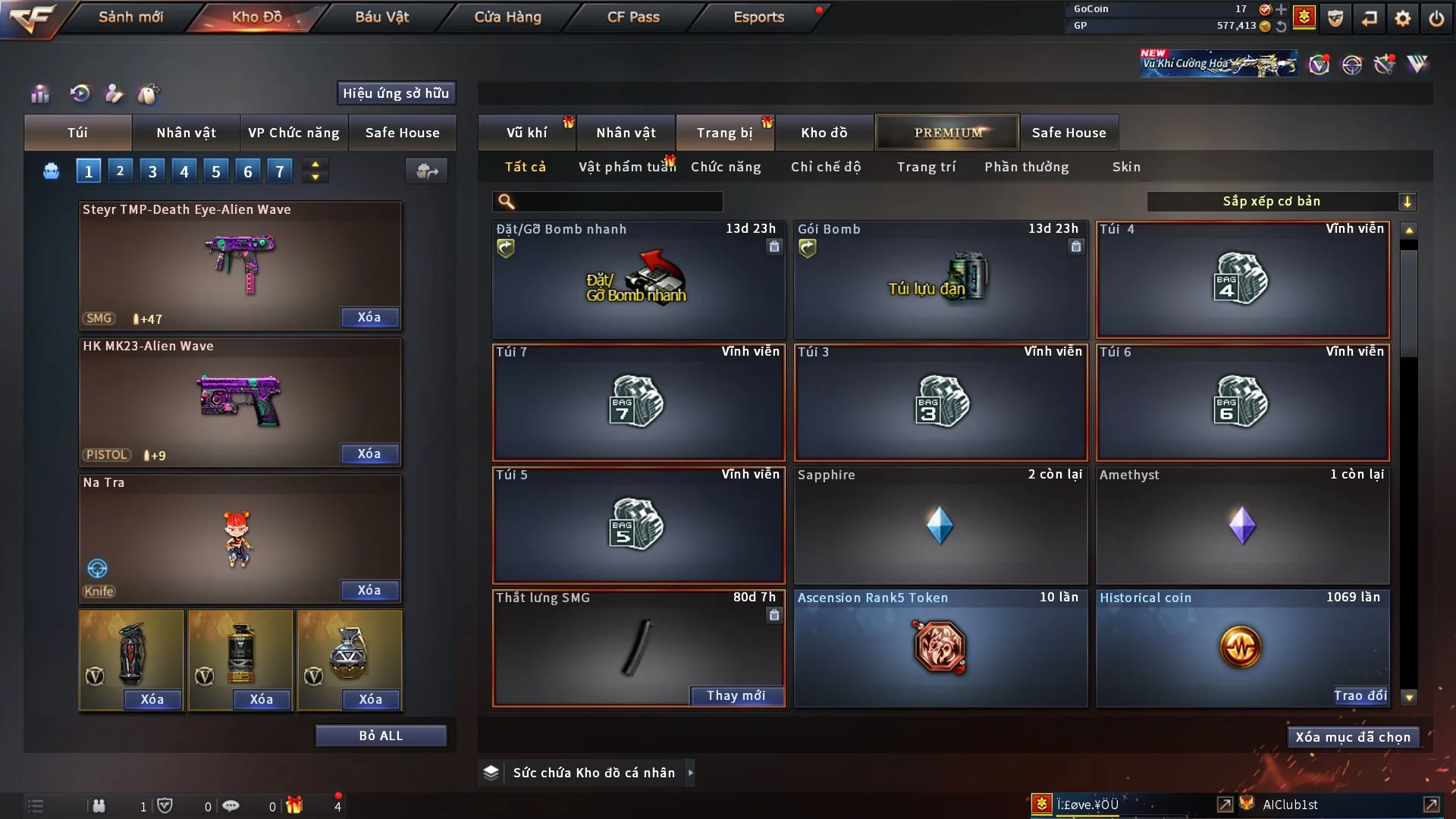Viewport: 1456px width, 819px height.
Task: Click Xóa mục đã chọn button
Action: 1353,737
